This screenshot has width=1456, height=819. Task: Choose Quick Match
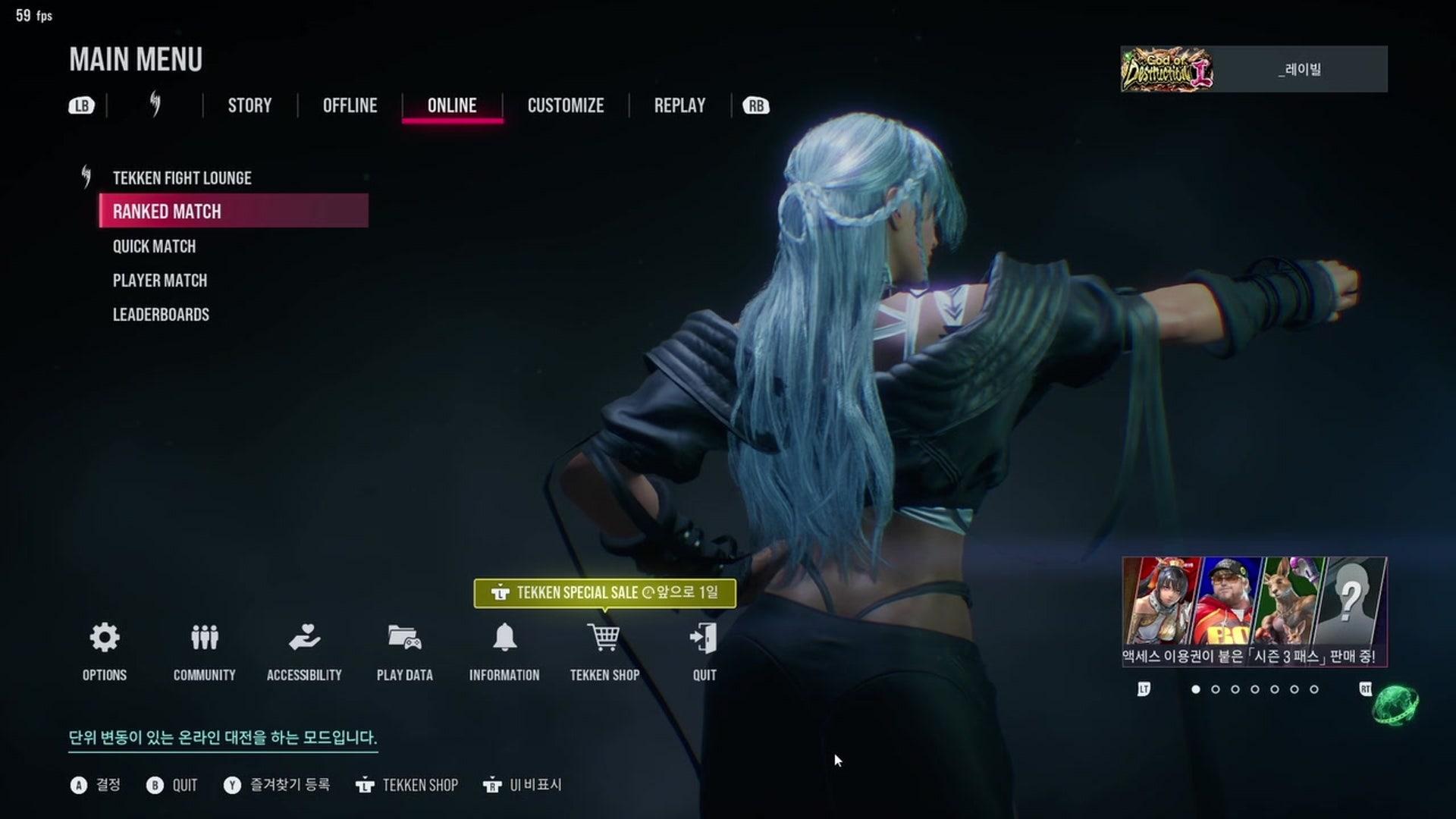[x=154, y=246]
